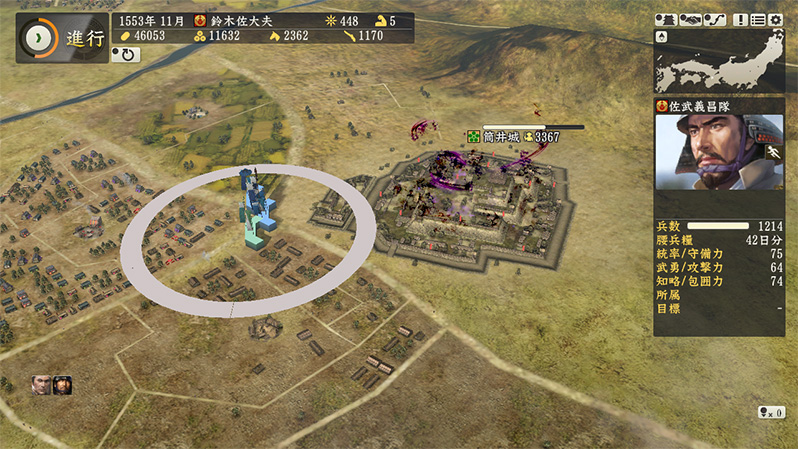The height and width of the screenshot is (449, 798).
Task: Click the running figure icon on portrait
Action: (x=772, y=151)
